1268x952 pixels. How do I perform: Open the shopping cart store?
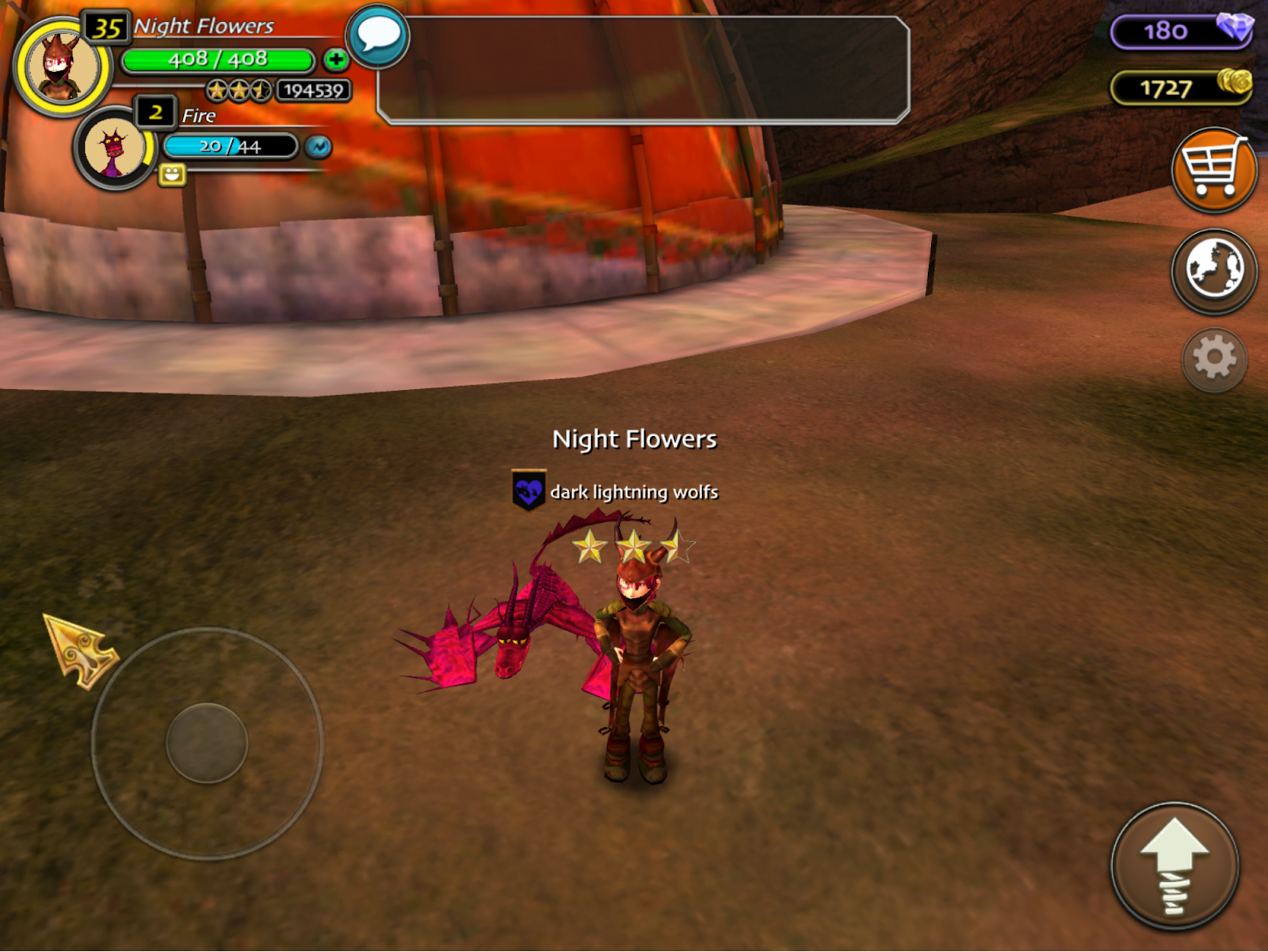(1213, 170)
